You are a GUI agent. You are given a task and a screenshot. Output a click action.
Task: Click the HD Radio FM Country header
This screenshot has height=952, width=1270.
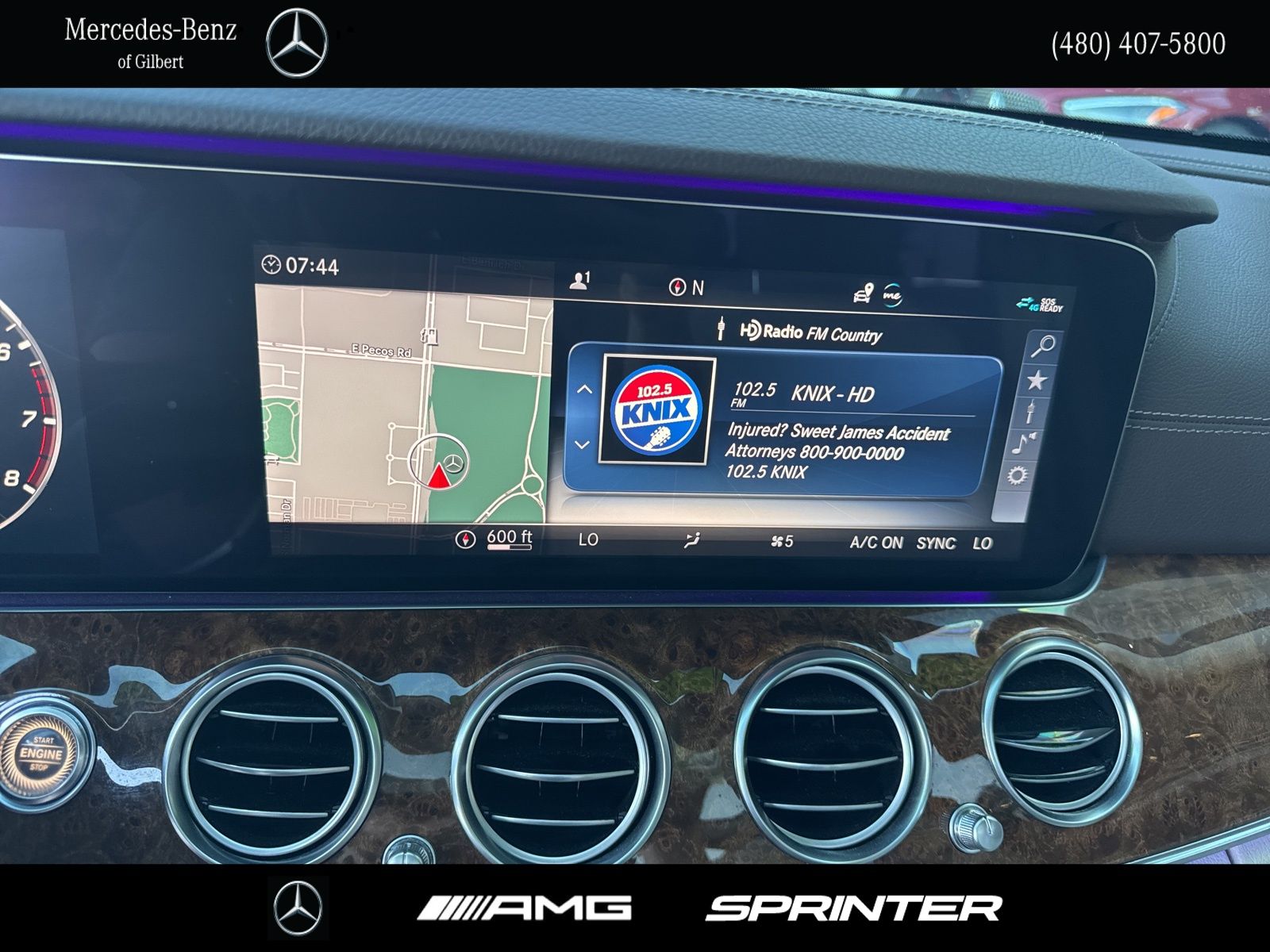pos(810,332)
